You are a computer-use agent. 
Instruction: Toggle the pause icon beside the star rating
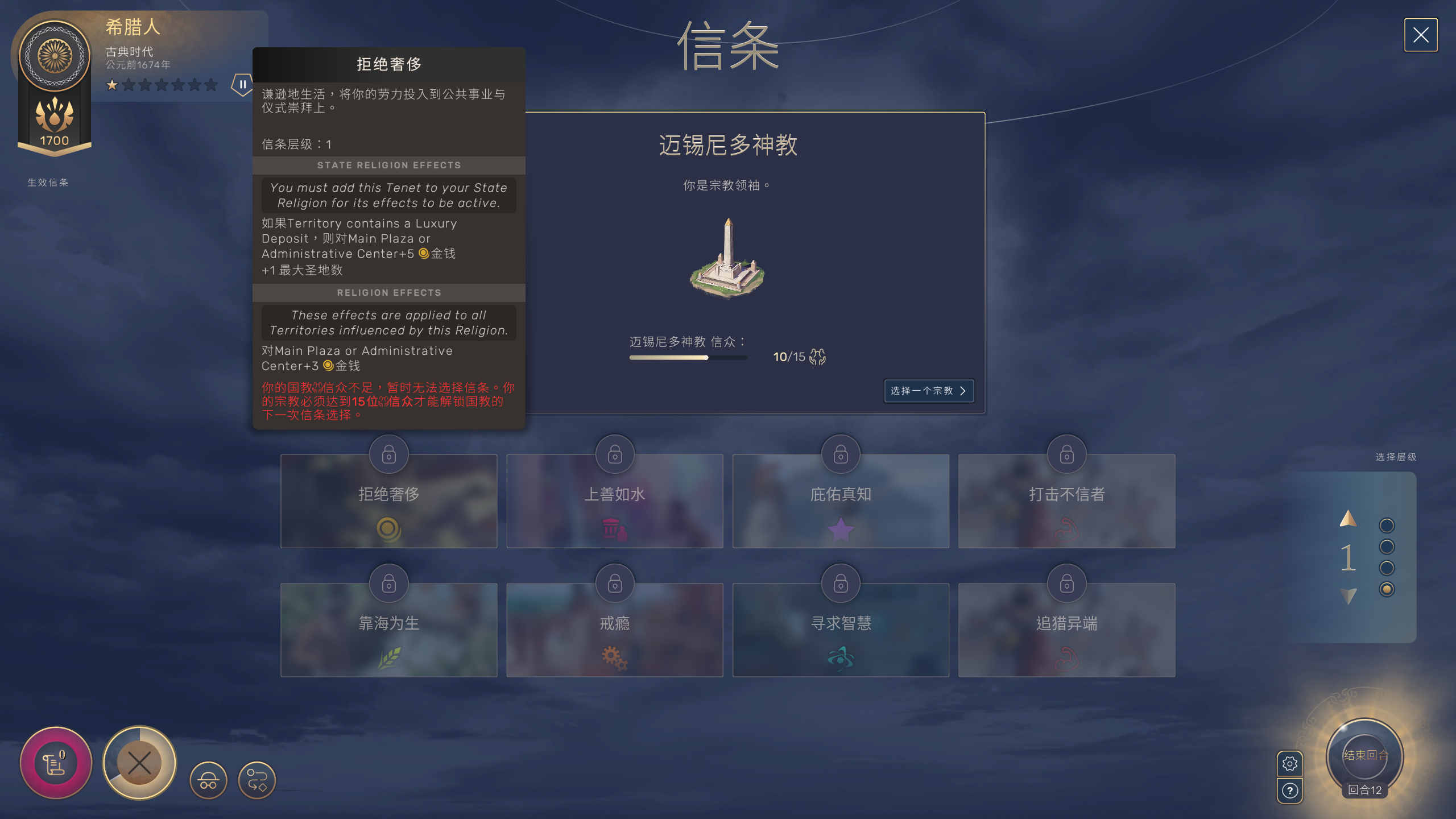[x=242, y=84]
